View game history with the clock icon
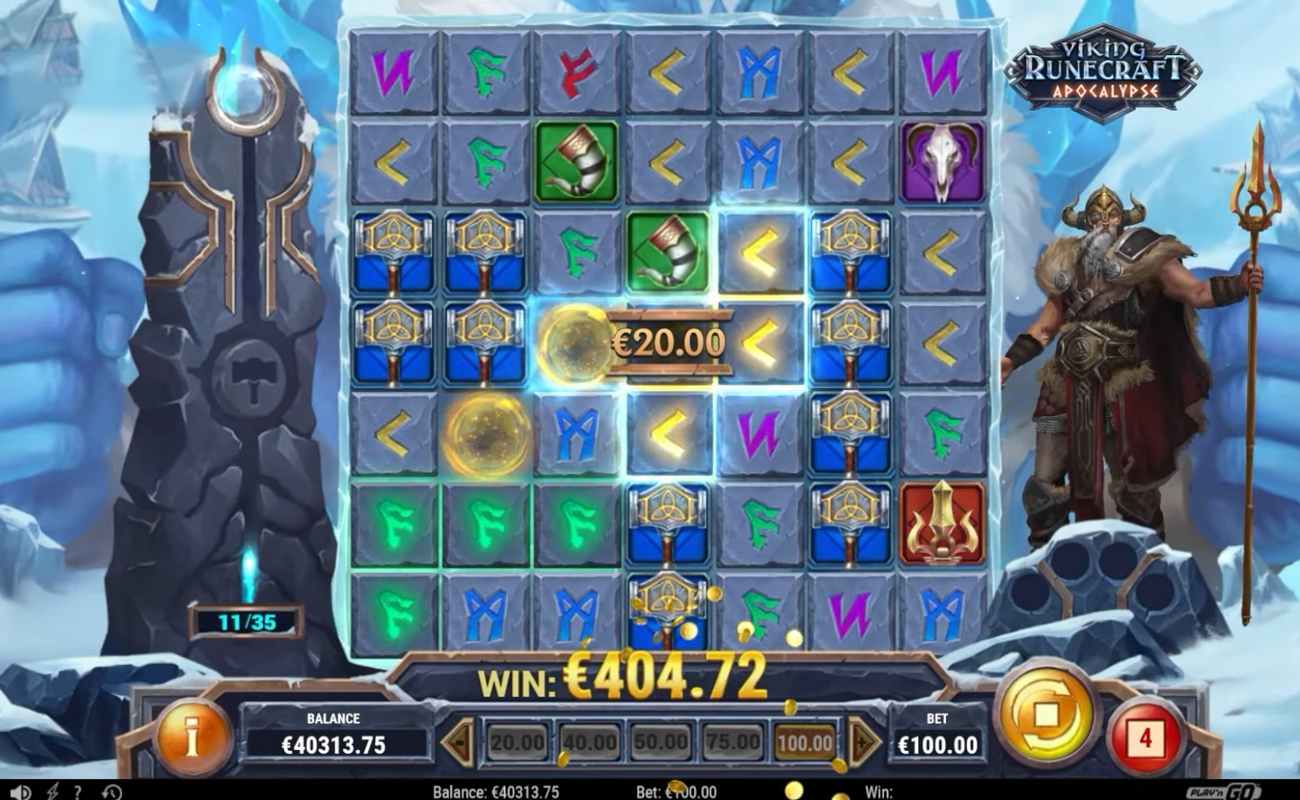Screen dimensions: 1300x800 coord(110,791)
